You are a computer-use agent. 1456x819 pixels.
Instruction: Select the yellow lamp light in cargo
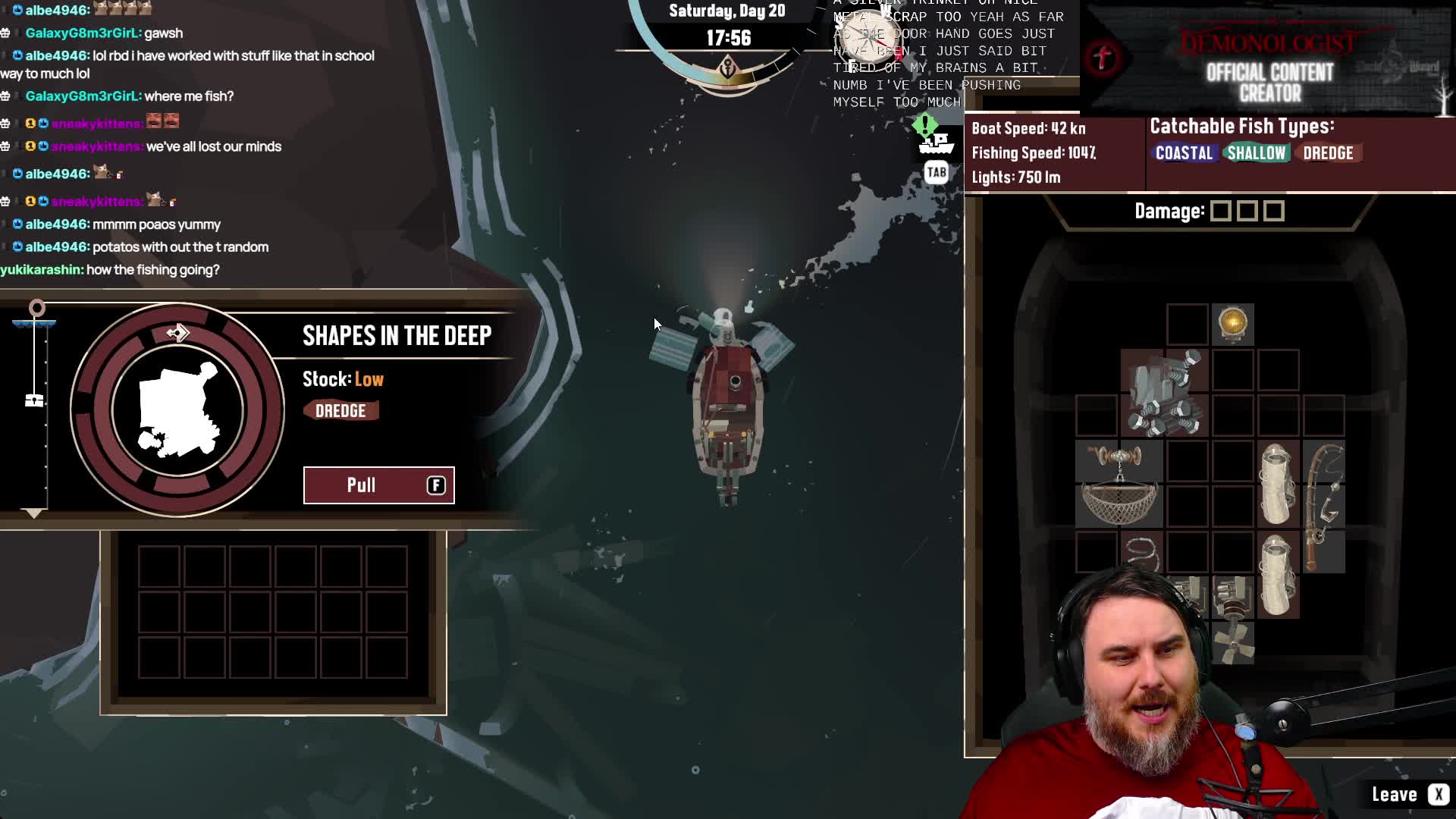[1233, 324]
